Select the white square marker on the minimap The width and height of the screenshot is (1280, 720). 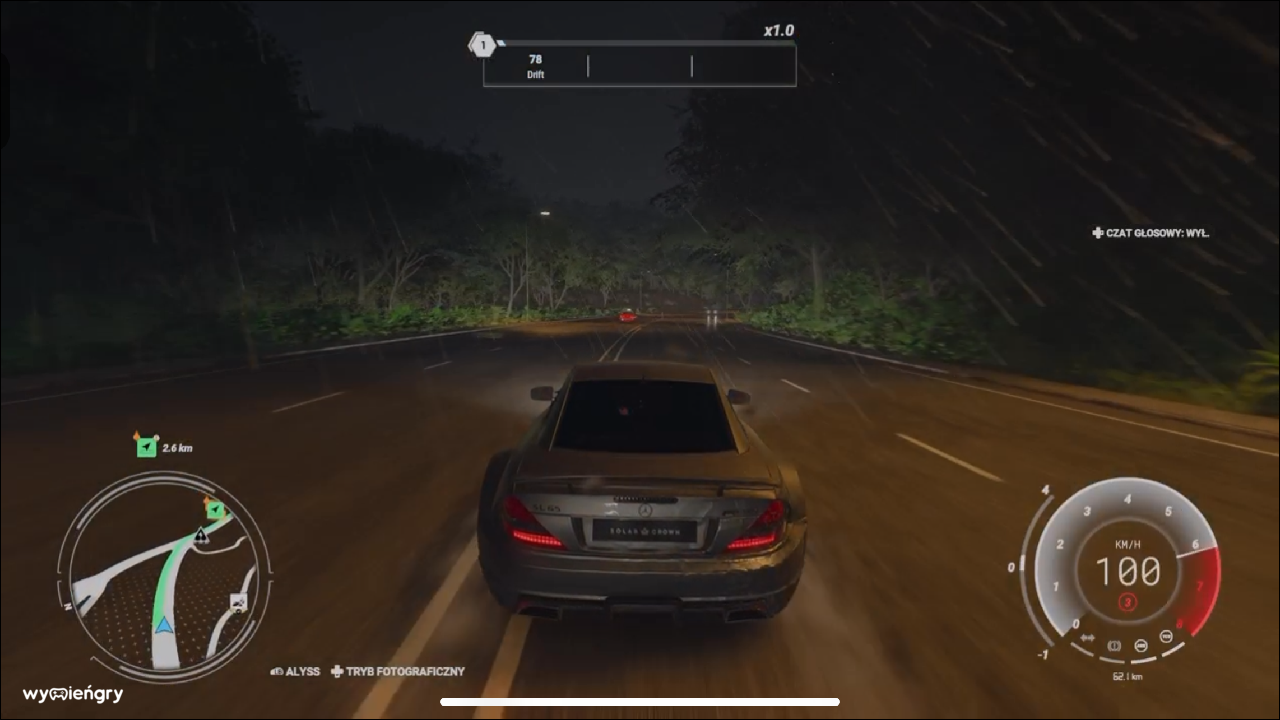tap(238, 602)
